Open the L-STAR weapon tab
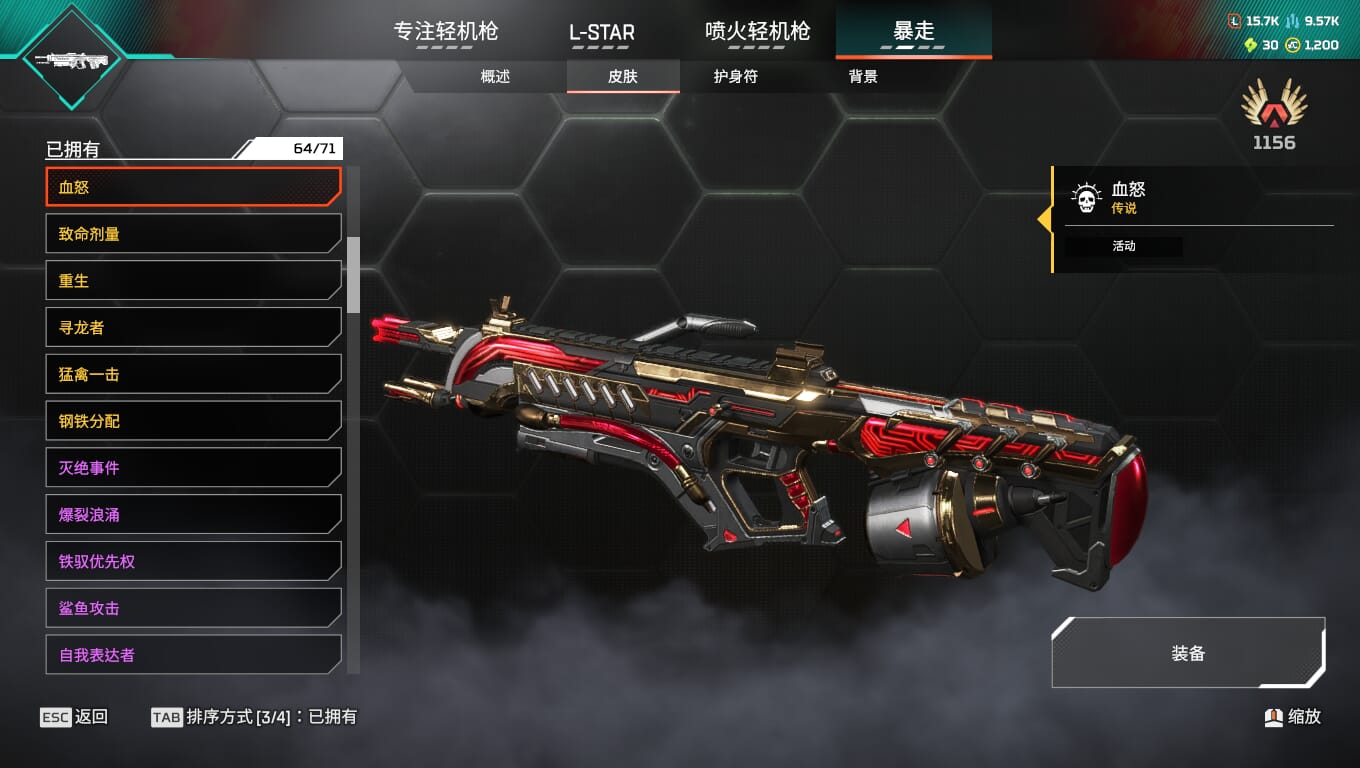 tap(602, 32)
